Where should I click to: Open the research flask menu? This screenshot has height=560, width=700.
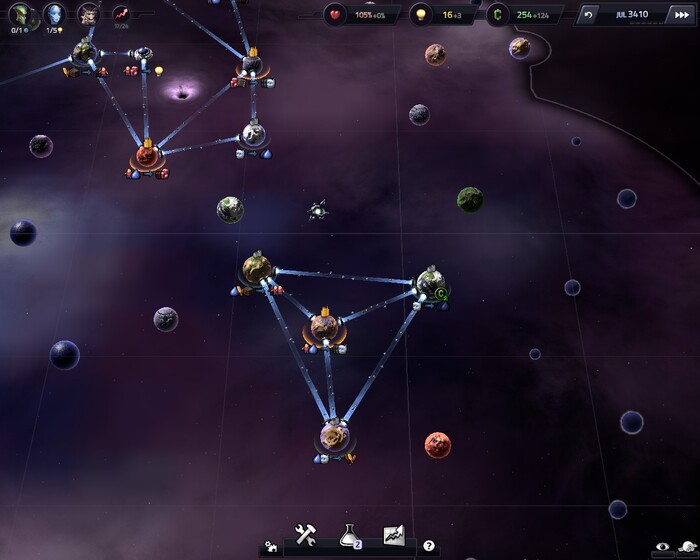(349, 536)
